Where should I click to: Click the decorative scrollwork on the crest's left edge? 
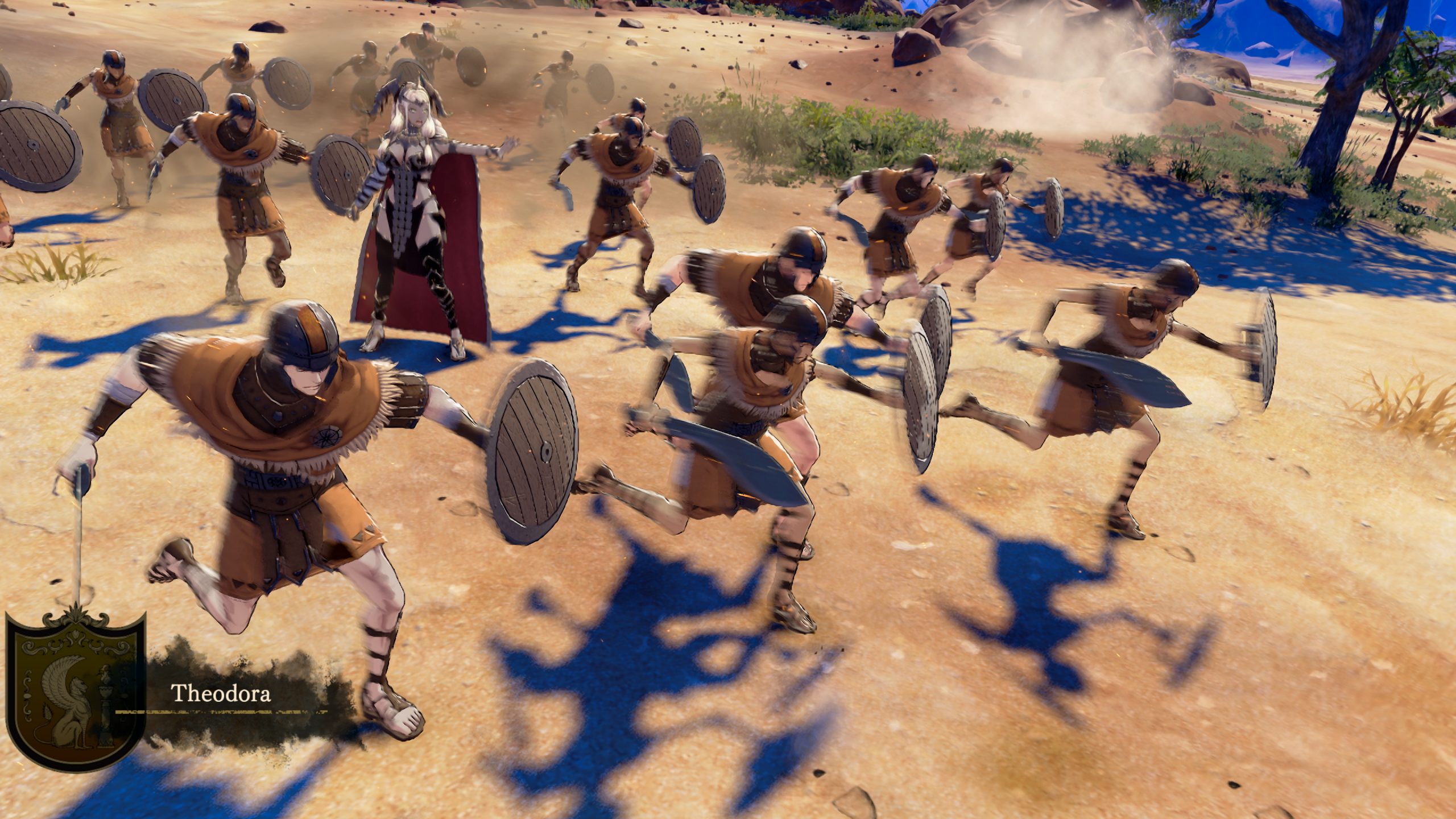(28, 694)
